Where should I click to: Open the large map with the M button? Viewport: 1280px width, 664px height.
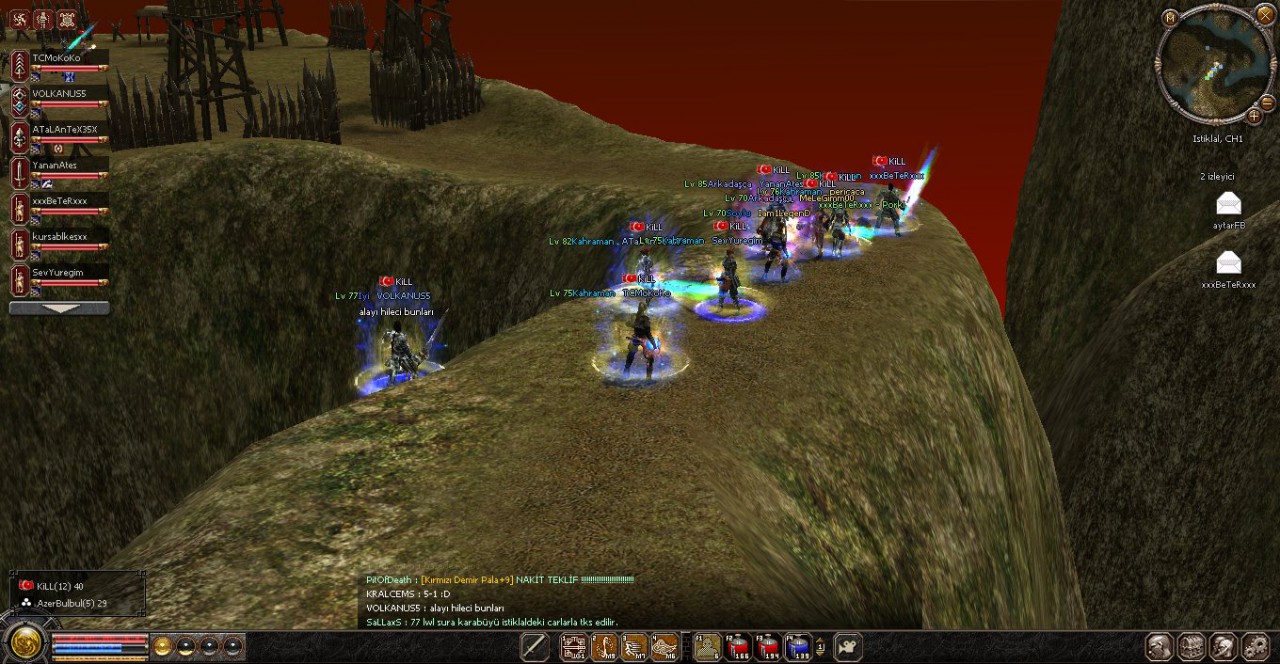[x=1171, y=17]
